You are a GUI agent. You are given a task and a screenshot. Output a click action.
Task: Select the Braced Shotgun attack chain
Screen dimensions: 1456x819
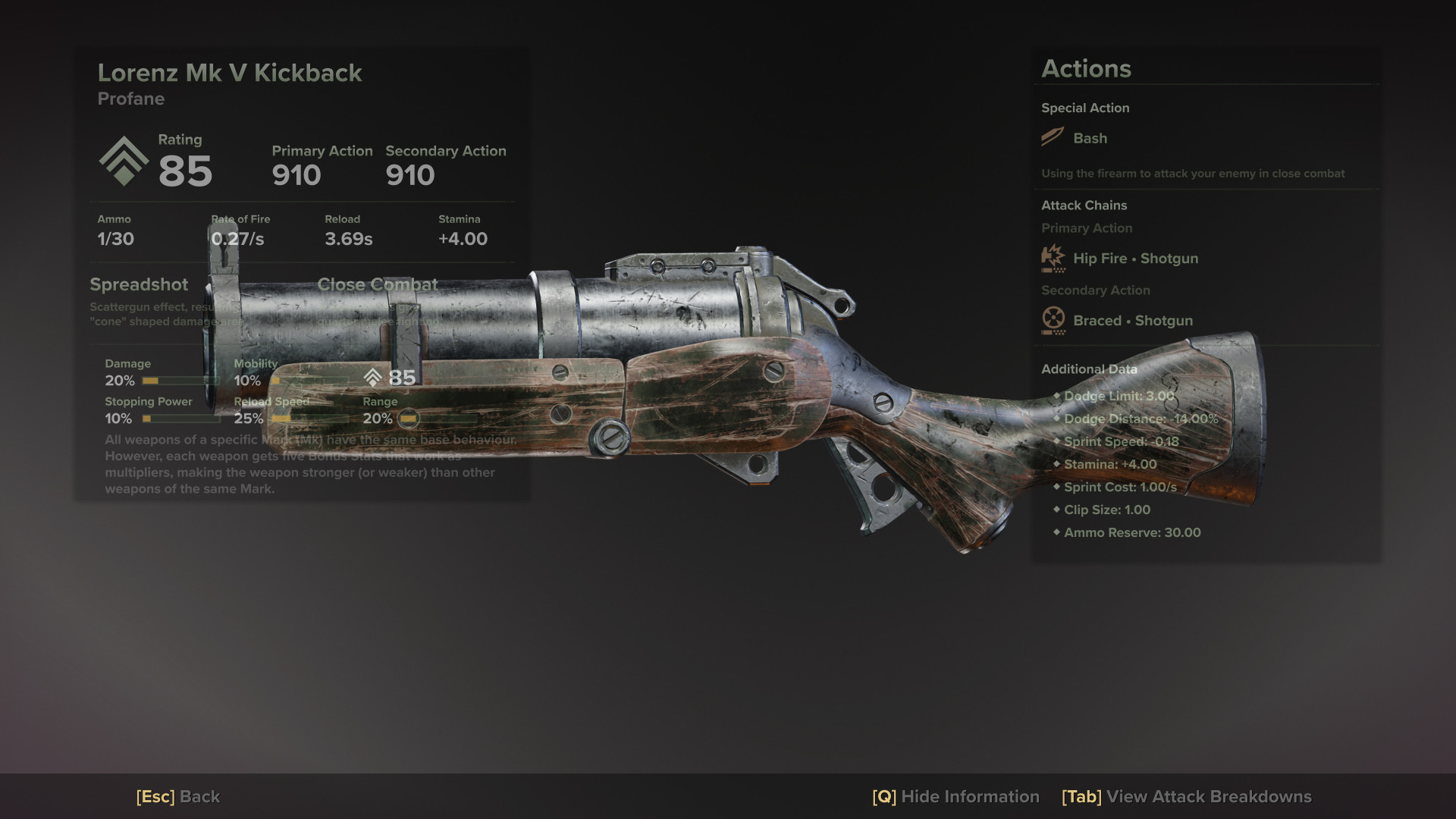(x=1132, y=321)
